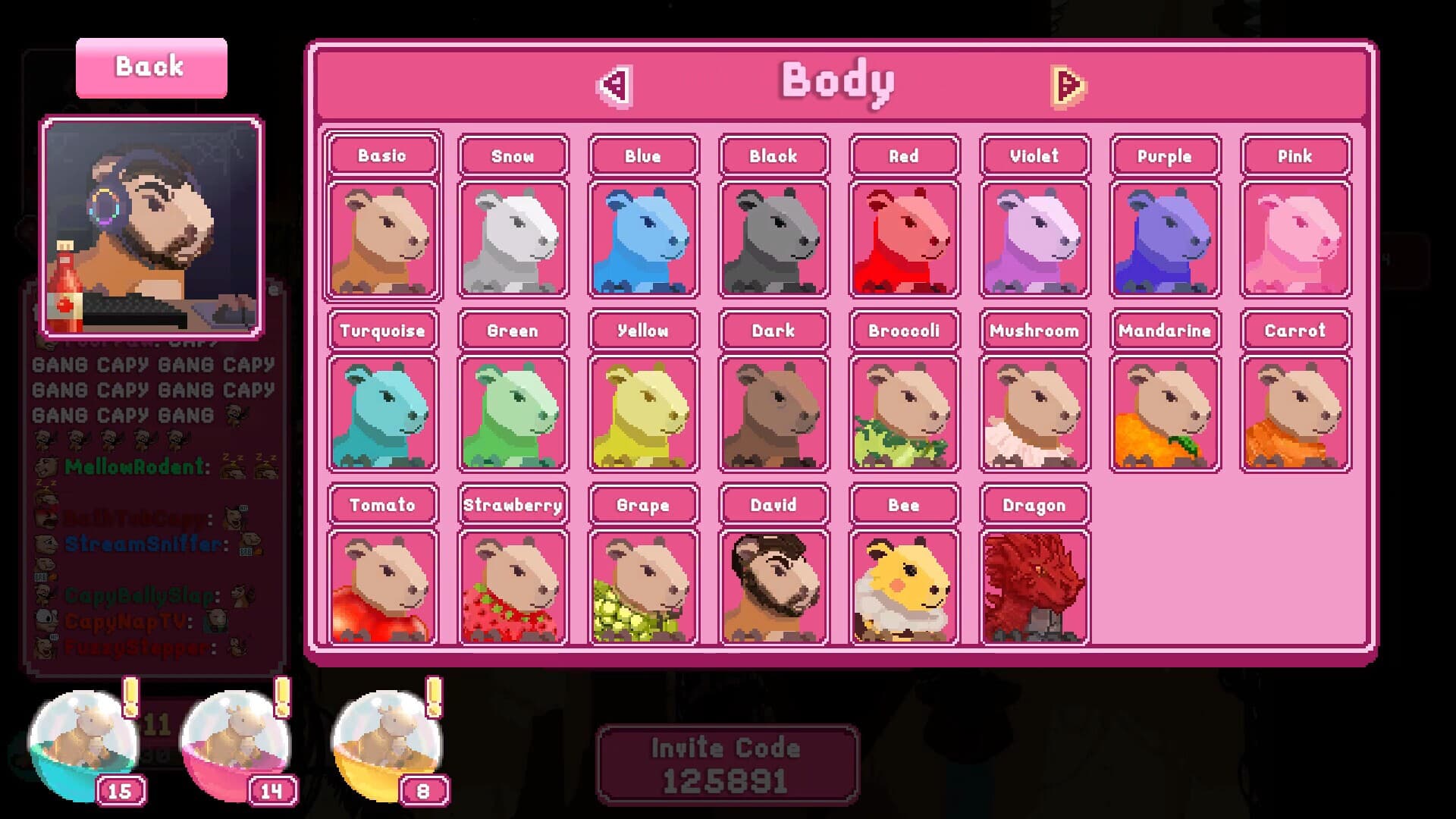Viewport: 1456px width, 819px height.
Task: Switch to the previous customization category arrow
Action: coord(614,85)
